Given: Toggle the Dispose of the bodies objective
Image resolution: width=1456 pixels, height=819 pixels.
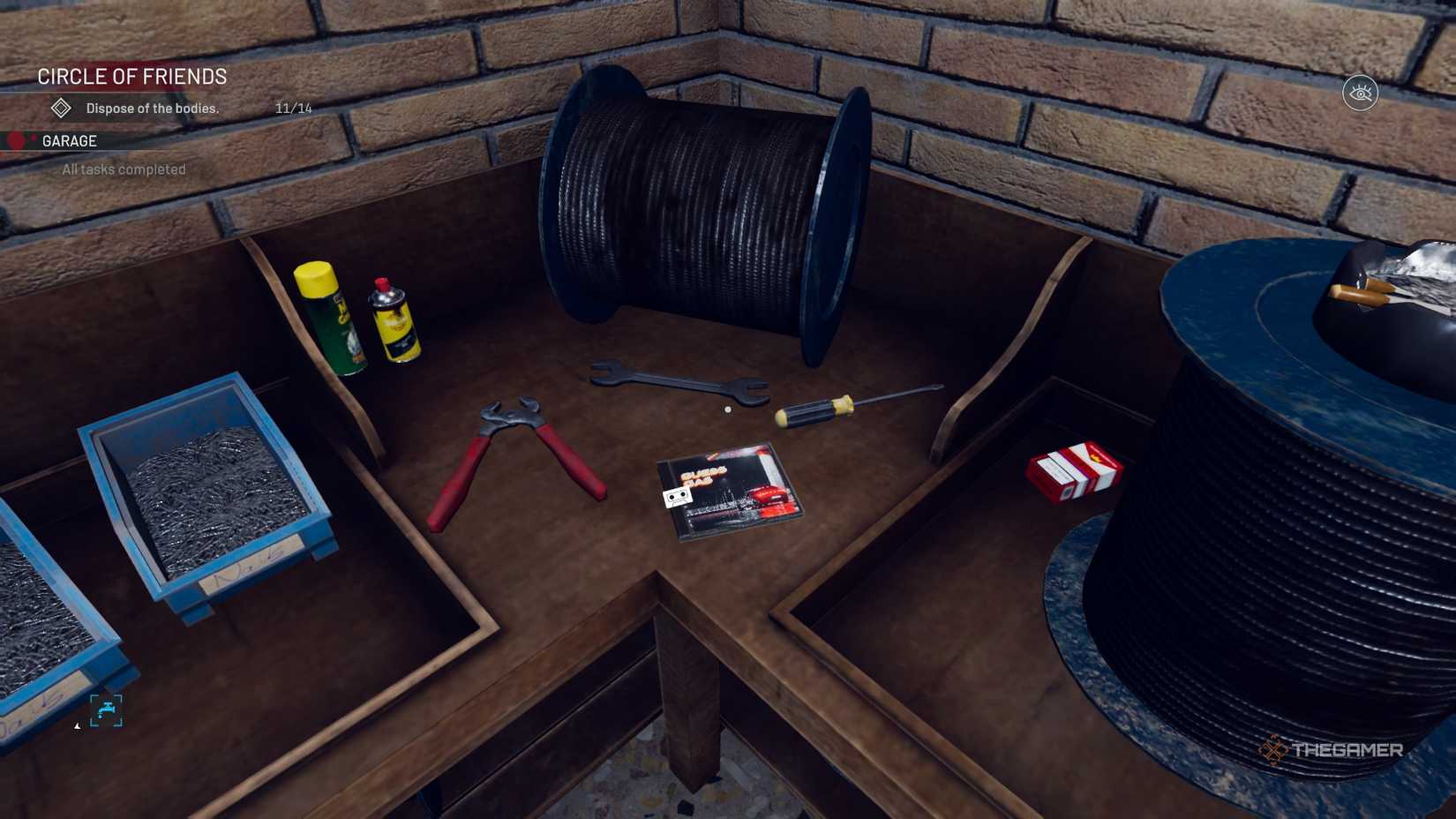Looking at the screenshot, I should tap(151, 108).
